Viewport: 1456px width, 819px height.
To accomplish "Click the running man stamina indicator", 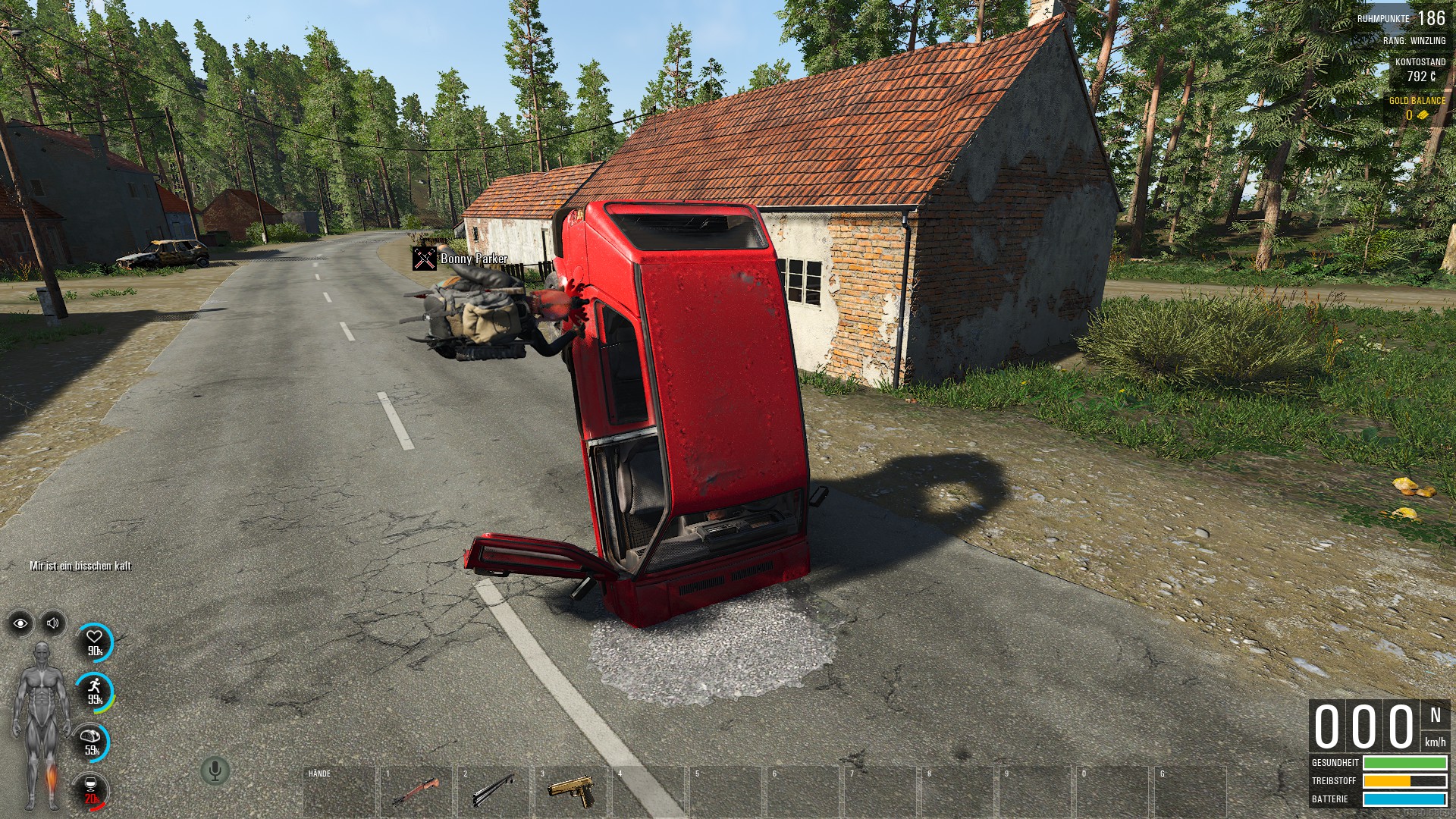I will 95,691.
